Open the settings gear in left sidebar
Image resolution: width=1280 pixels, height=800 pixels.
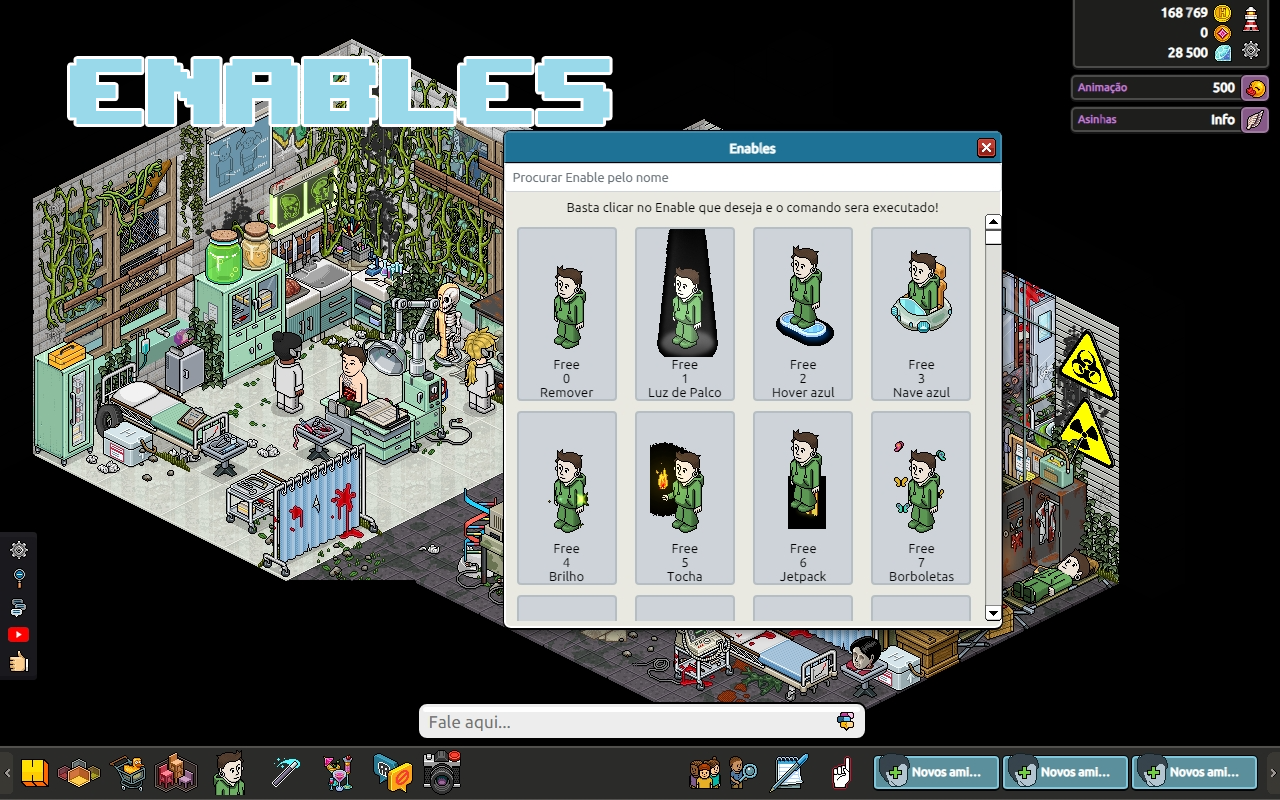pyautogui.click(x=18, y=550)
